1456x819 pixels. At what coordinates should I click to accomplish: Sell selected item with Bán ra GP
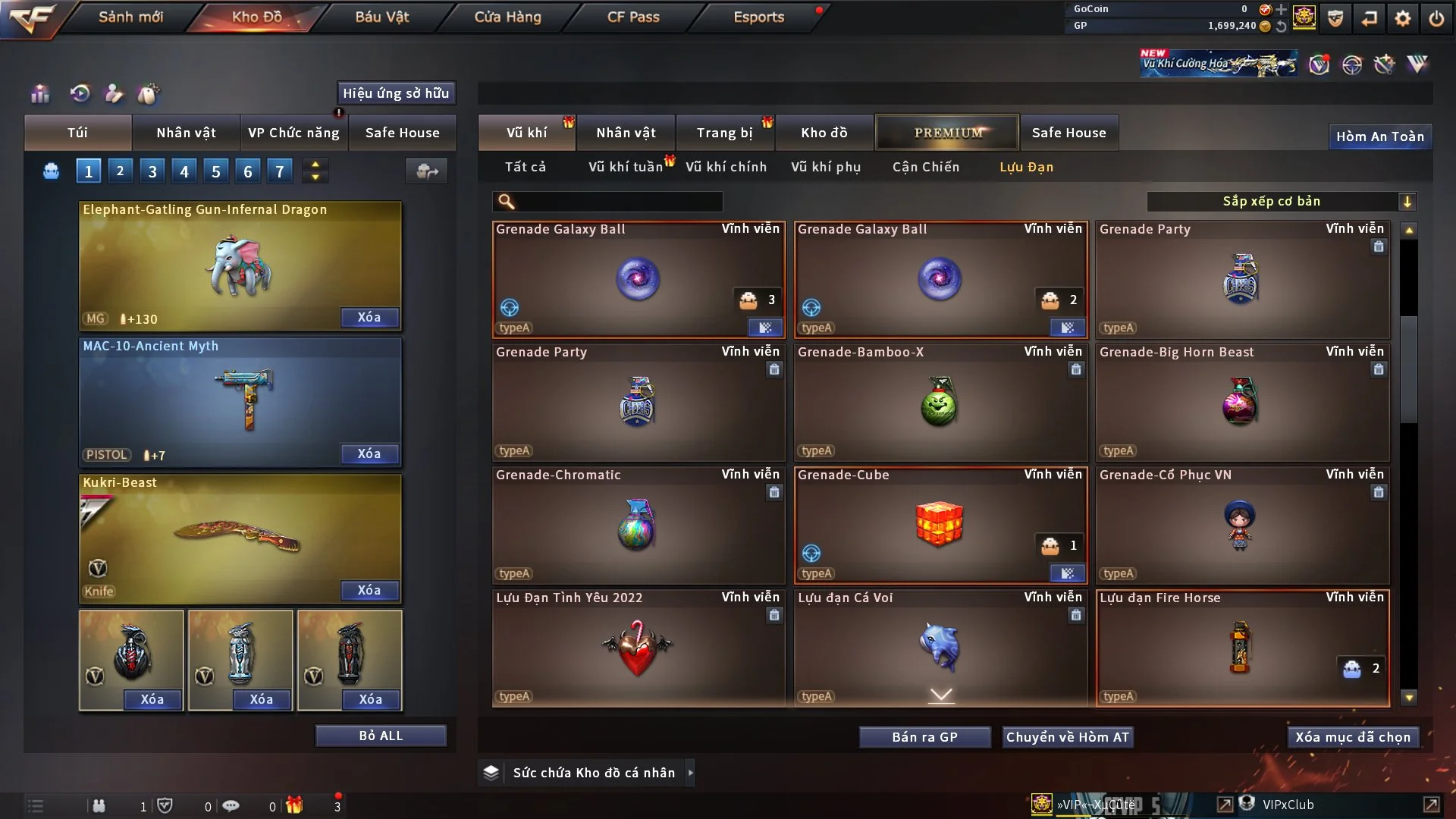tap(924, 737)
